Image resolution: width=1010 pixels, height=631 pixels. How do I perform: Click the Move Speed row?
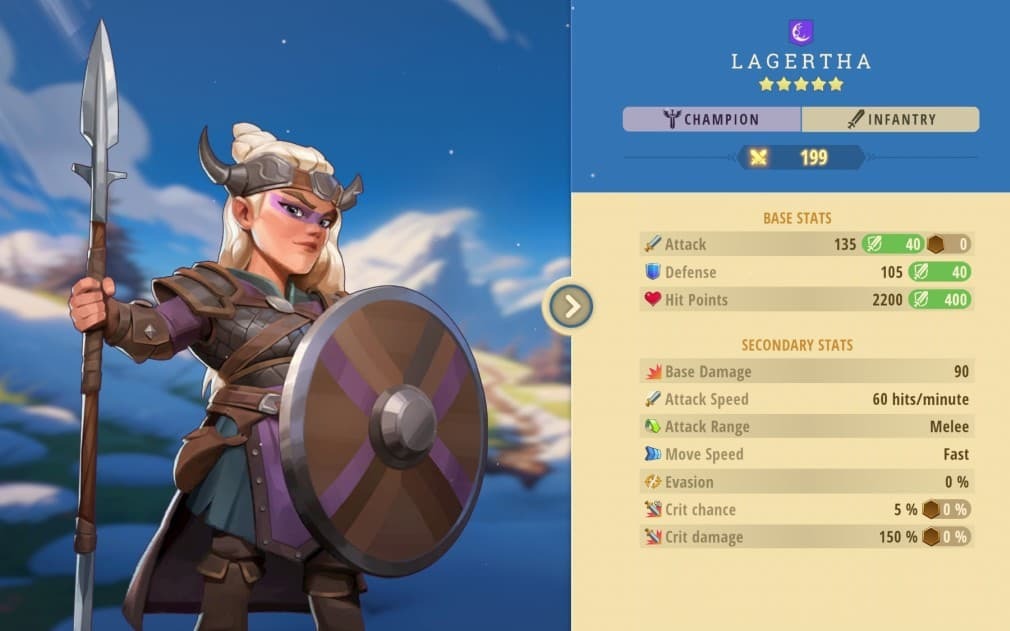[805, 454]
